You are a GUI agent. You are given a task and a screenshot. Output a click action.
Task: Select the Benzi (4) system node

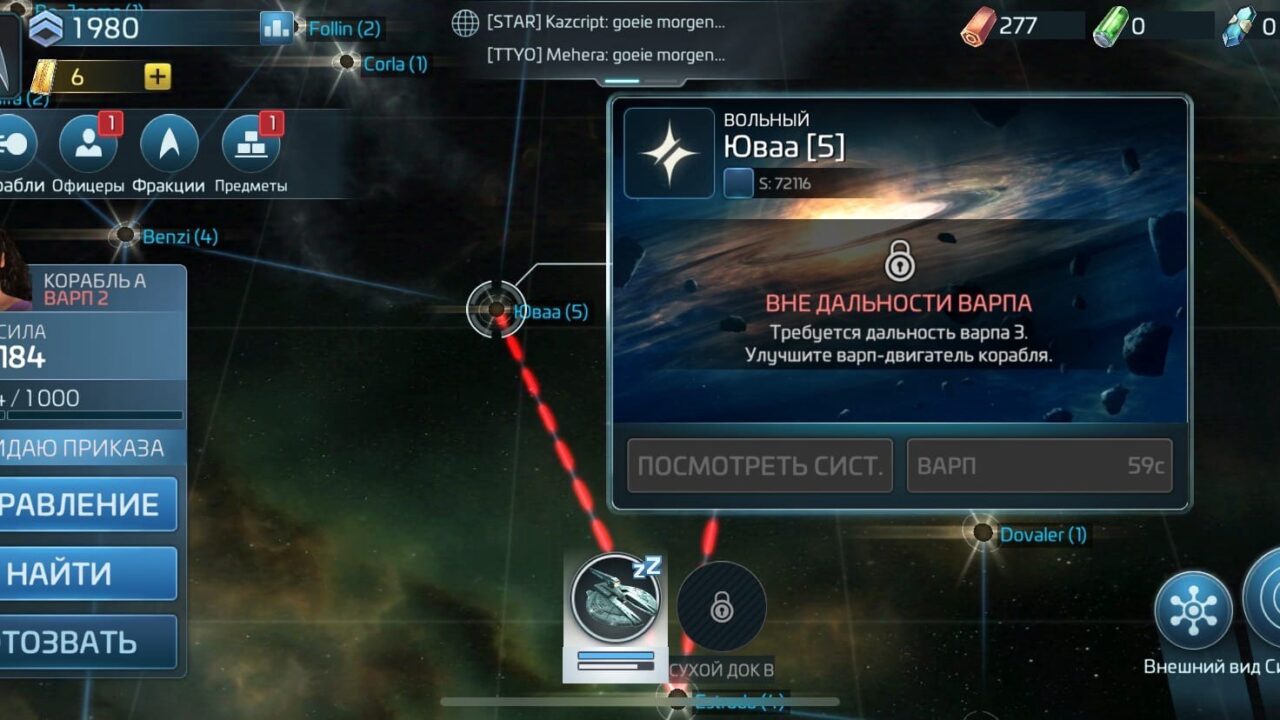coord(124,237)
